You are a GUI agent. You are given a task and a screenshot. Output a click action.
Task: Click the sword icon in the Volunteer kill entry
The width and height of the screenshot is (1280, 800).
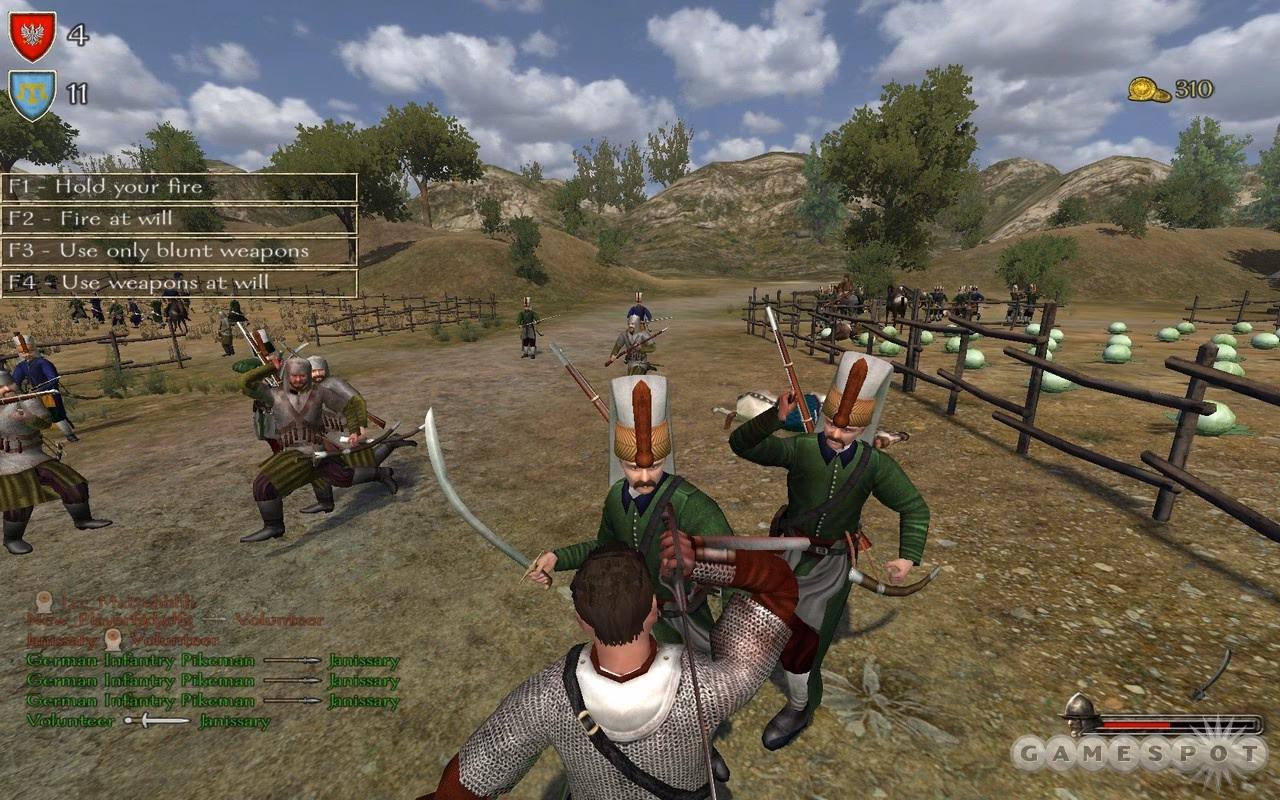click(x=155, y=721)
